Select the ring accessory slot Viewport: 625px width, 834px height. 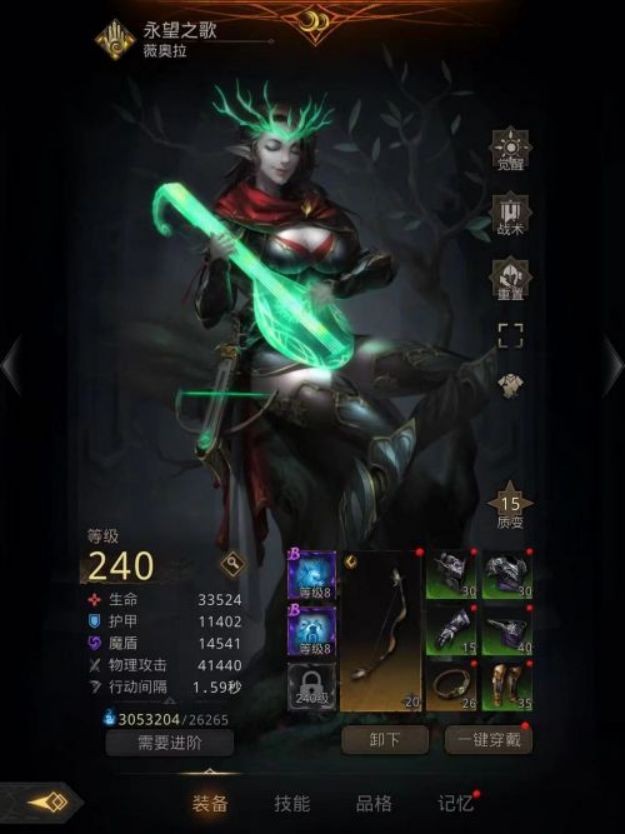click(x=451, y=687)
